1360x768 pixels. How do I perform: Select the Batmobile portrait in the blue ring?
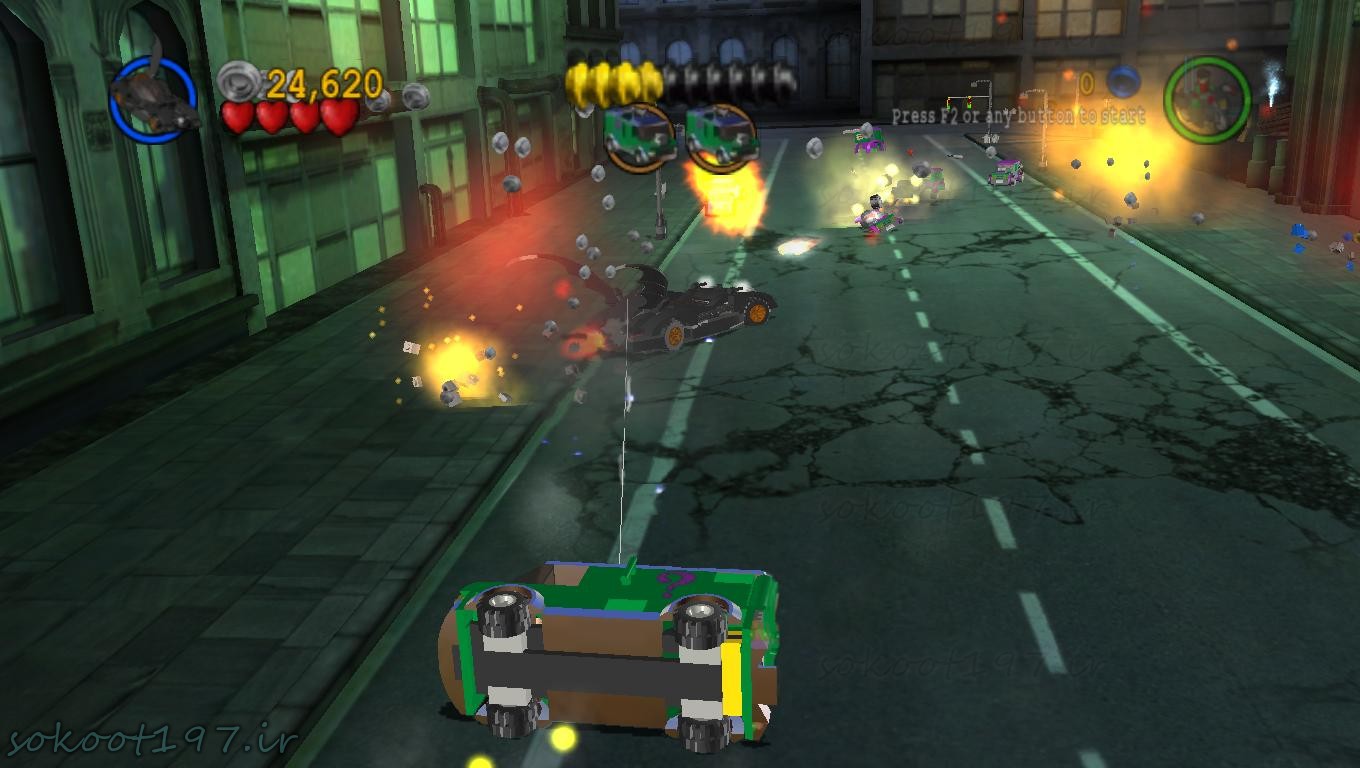point(153,99)
